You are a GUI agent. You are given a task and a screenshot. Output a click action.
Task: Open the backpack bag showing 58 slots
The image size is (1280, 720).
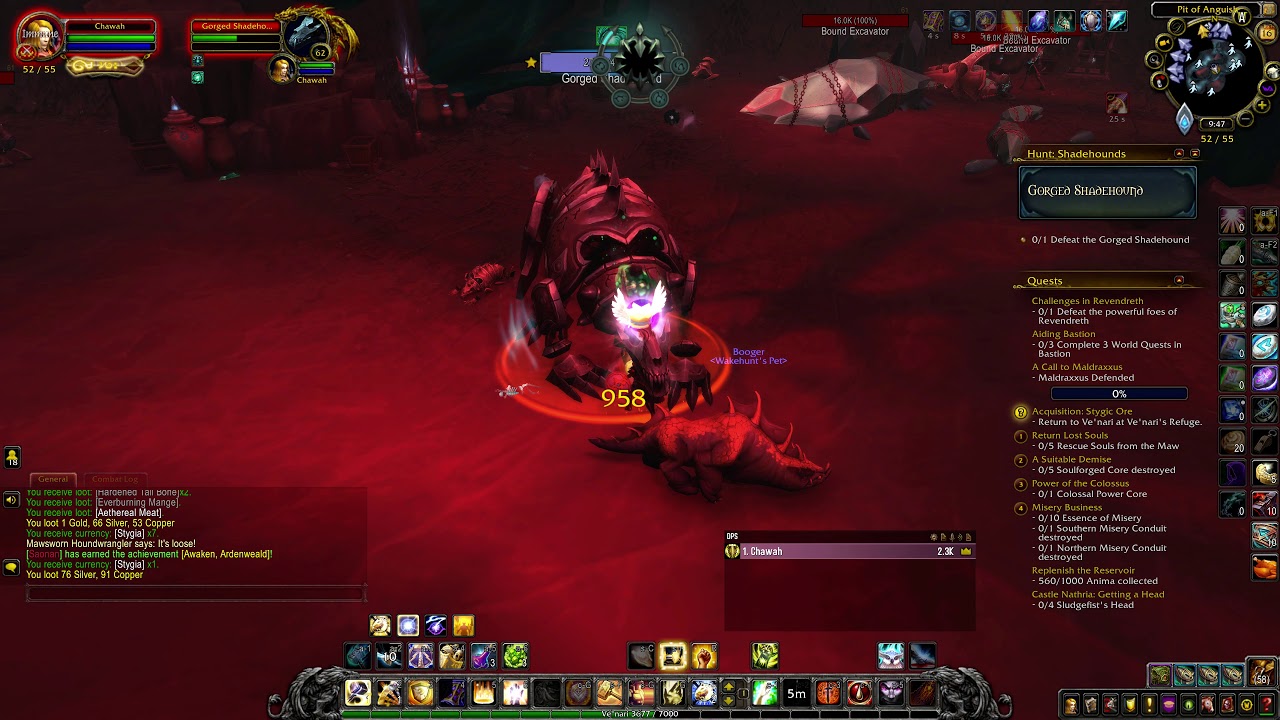(x=1263, y=673)
